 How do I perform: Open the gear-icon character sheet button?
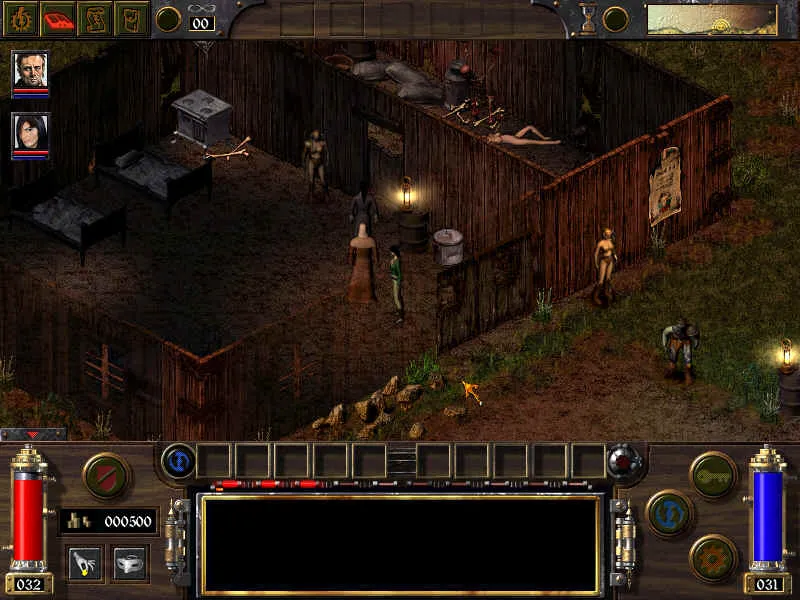point(21,19)
